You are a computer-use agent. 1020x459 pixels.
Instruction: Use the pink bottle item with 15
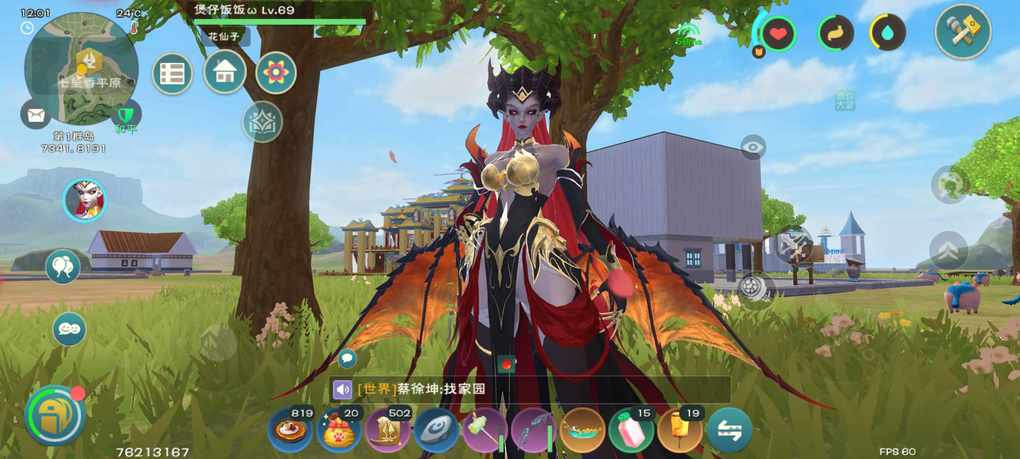[631, 430]
